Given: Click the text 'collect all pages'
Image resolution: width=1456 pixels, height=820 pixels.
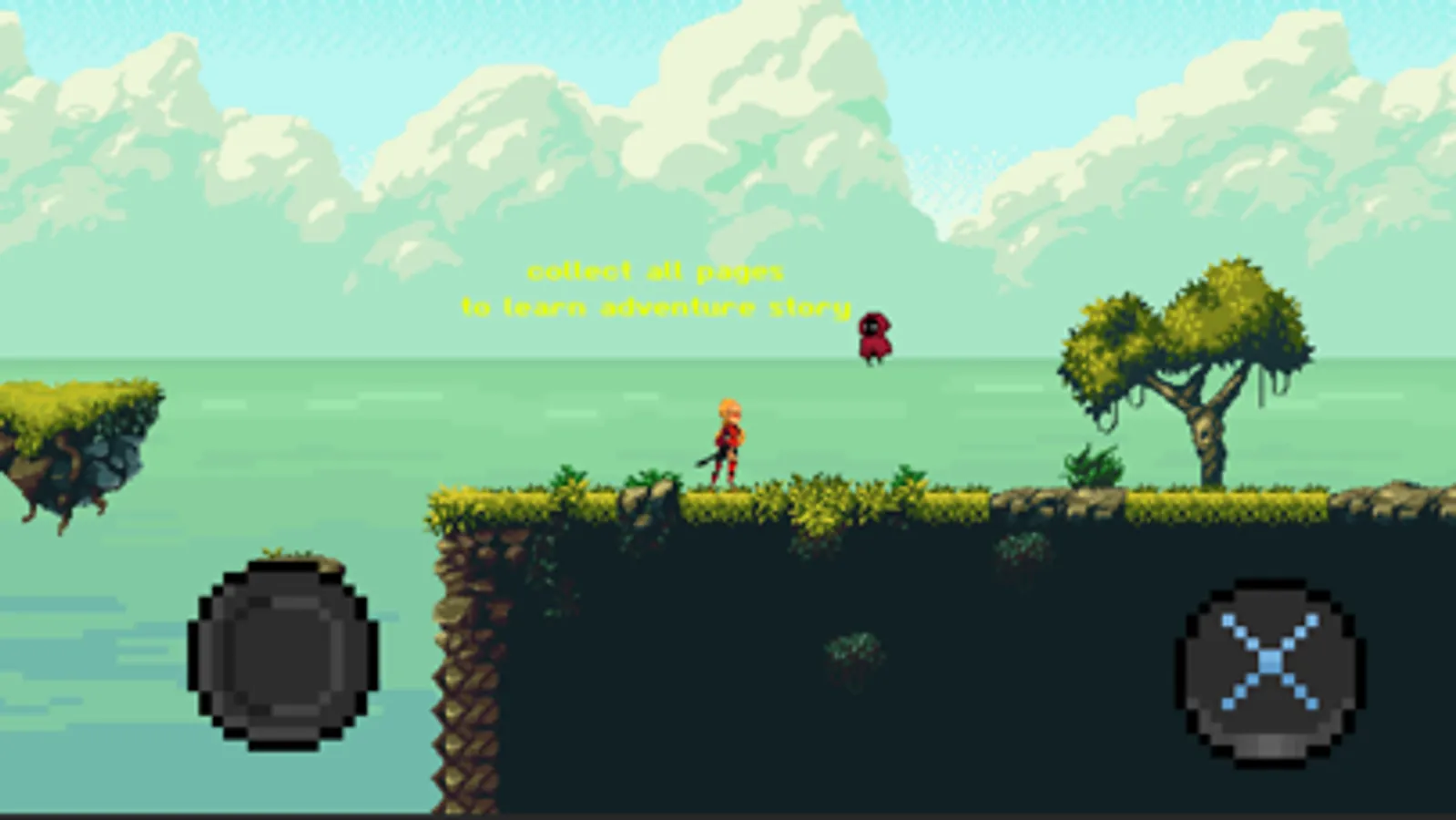Looking at the screenshot, I should coord(656,270).
